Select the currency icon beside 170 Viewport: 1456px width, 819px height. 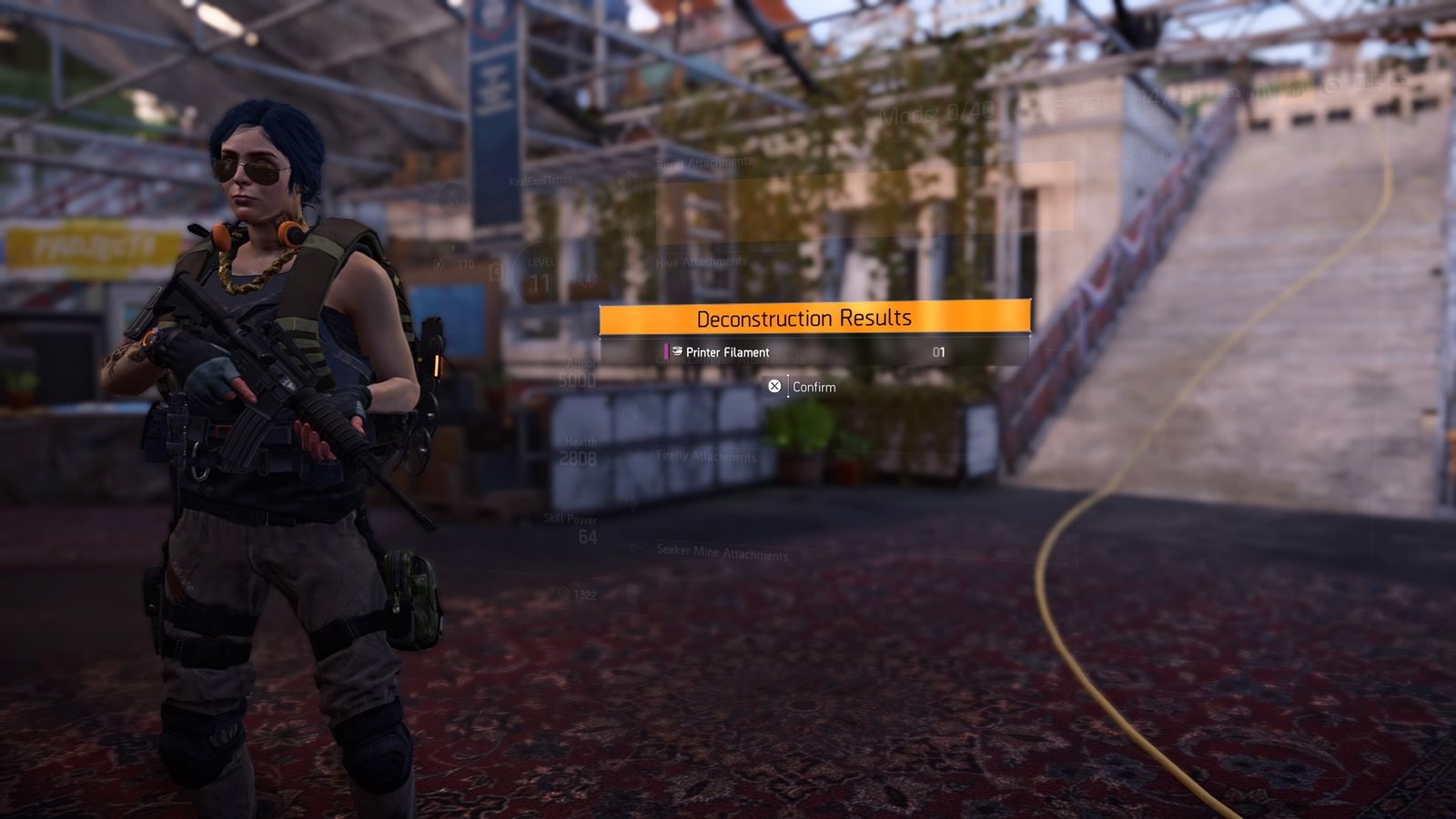[440, 264]
